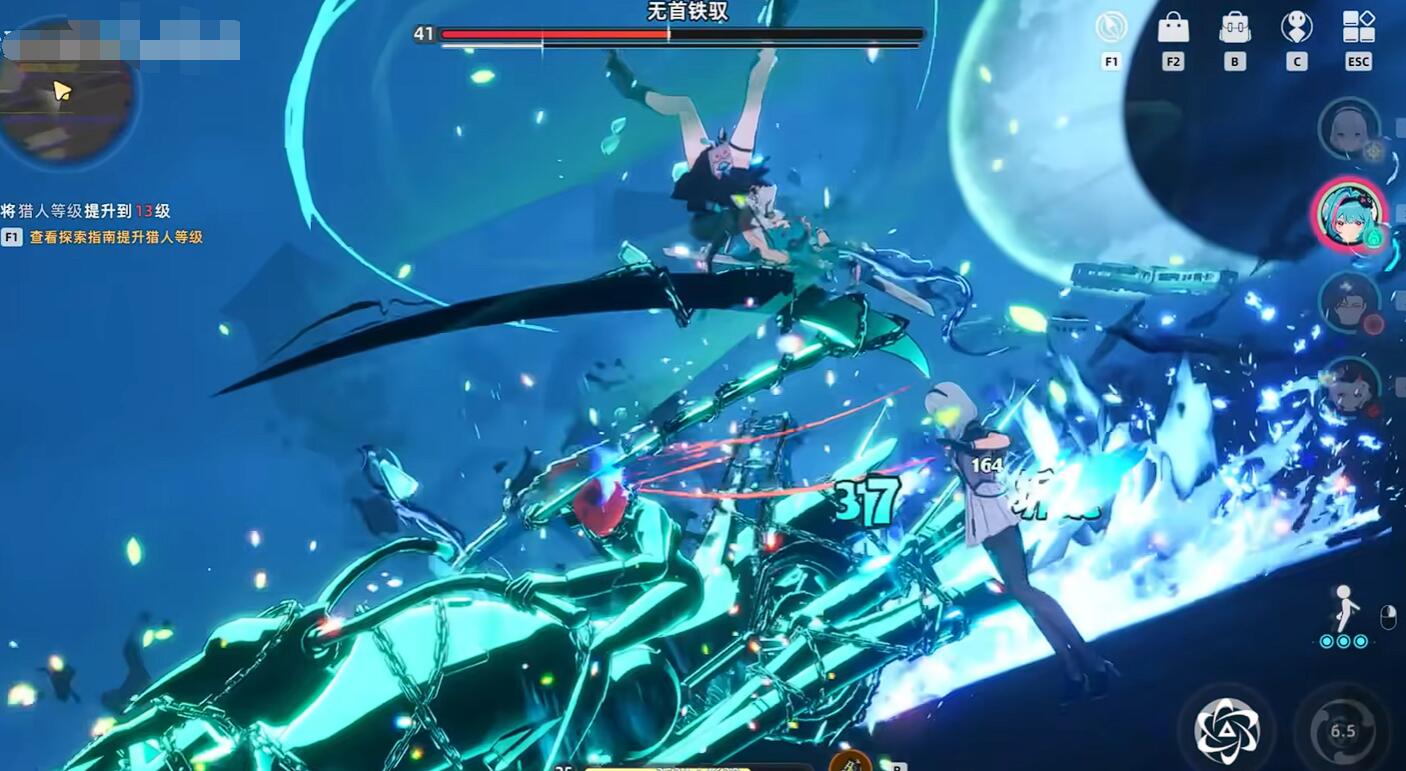This screenshot has width=1406, height=771.
Task: Click the skill on 6.5 second cooldown
Action: (1342, 731)
